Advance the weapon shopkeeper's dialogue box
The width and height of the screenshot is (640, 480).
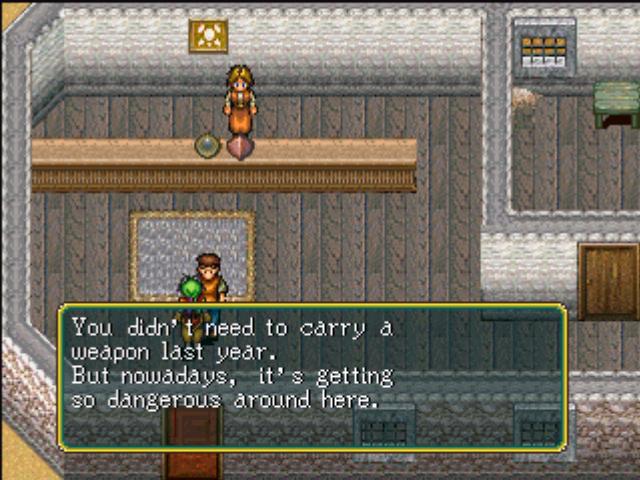tap(312, 376)
